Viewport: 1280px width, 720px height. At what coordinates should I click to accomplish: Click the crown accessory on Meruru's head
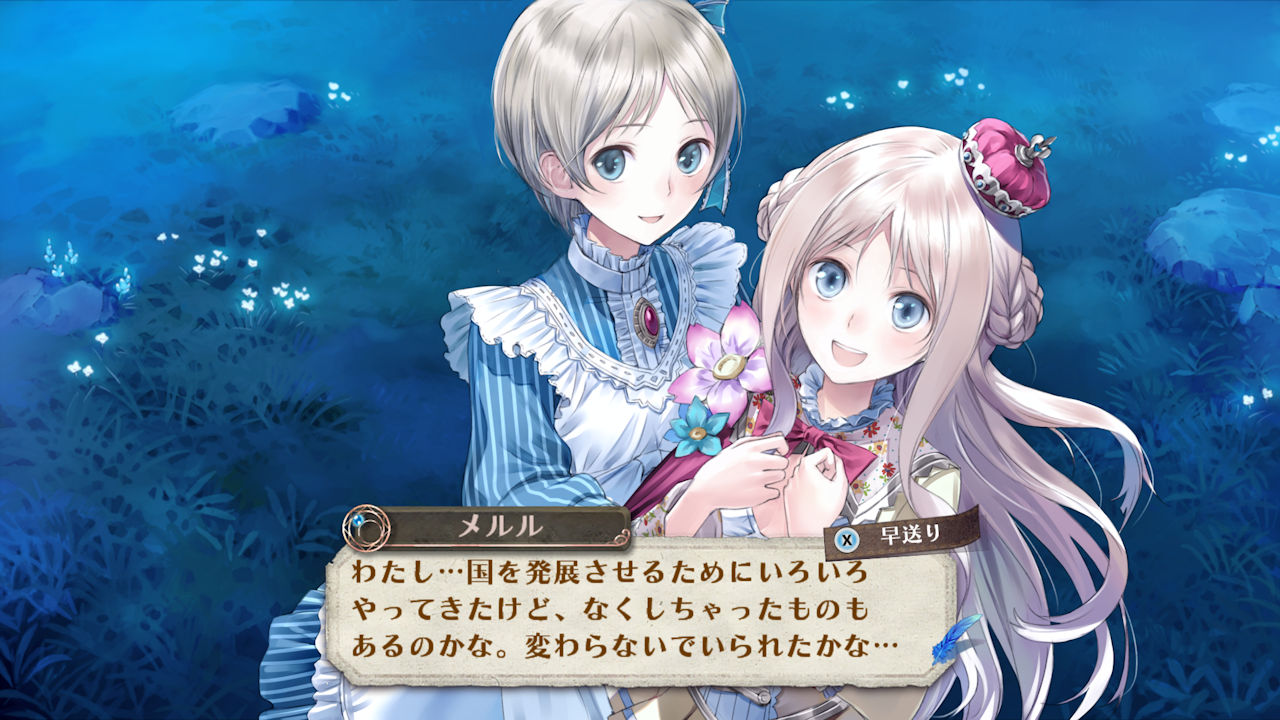point(1000,165)
